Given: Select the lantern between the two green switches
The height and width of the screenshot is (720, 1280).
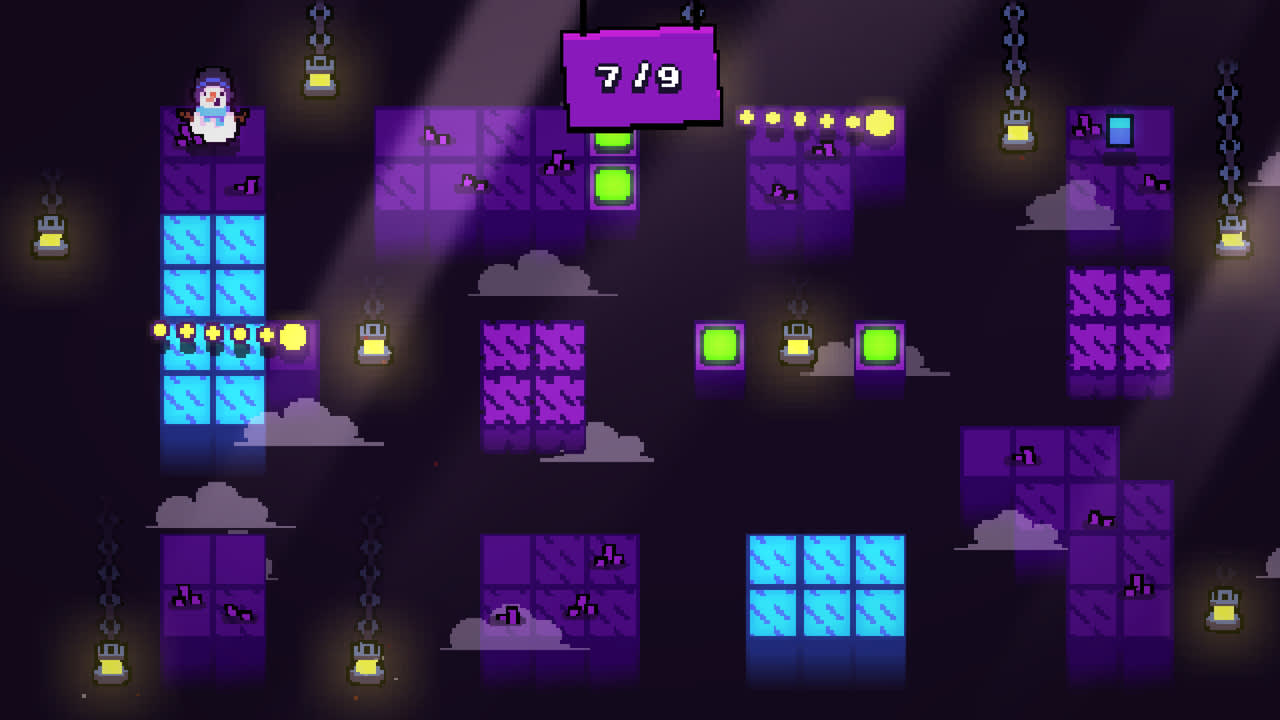Looking at the screenshot, I should coord(797,345).
